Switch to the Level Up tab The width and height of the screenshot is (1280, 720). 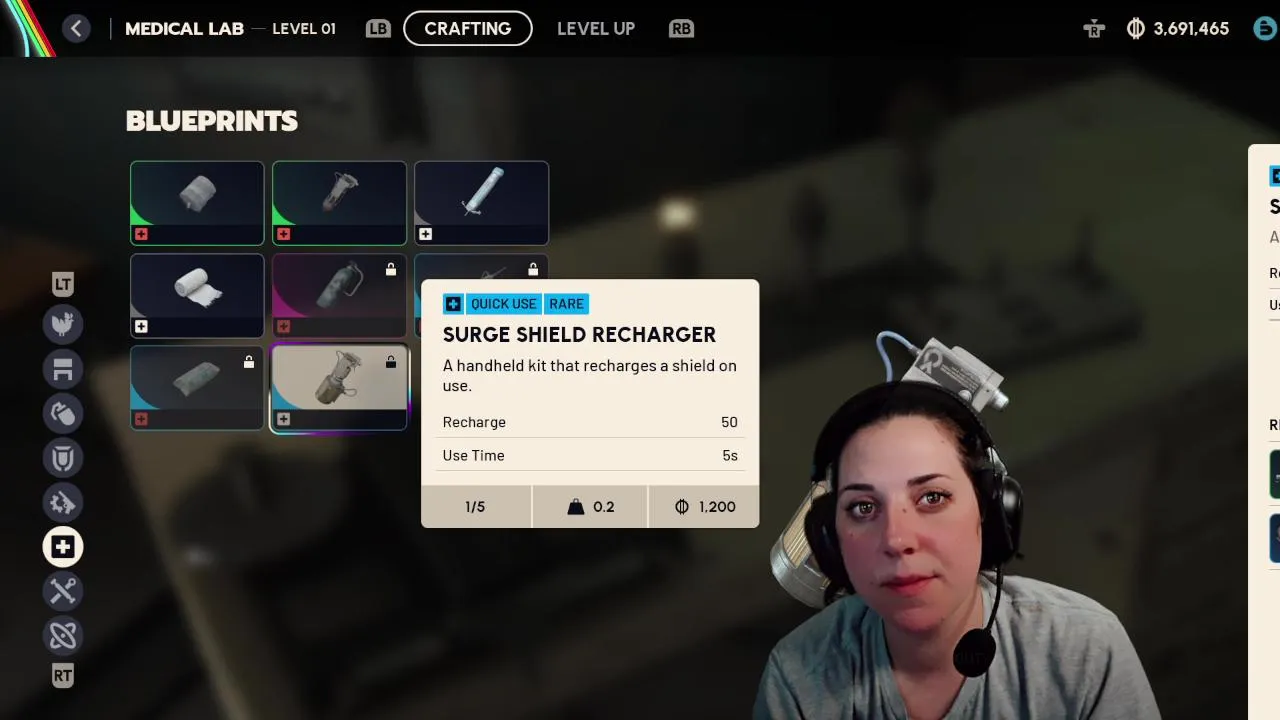(595, 28)
